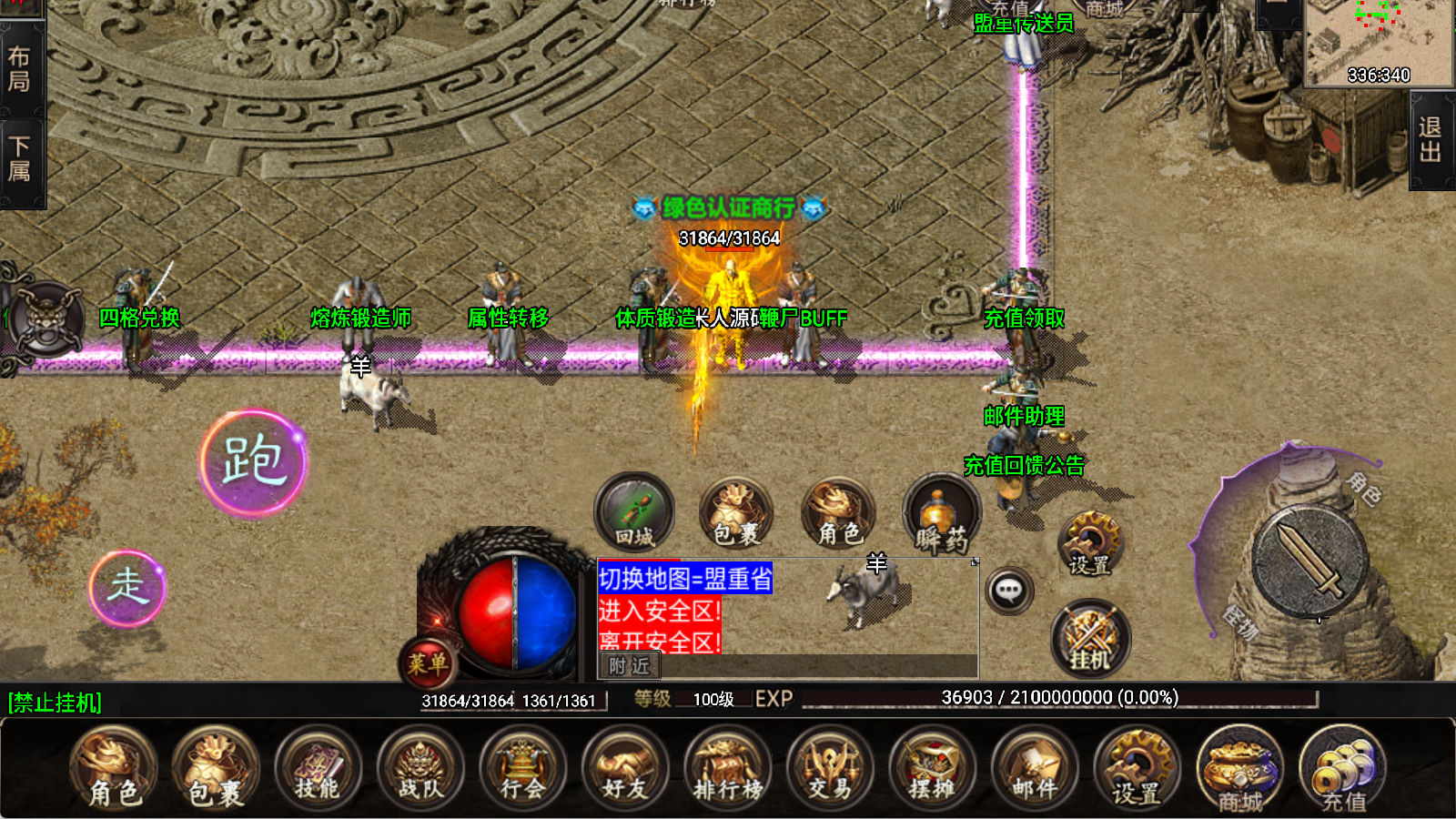Tap the sword attack button
Viewport: 1456px width, 819px height.
click(x=1309, y=560)
